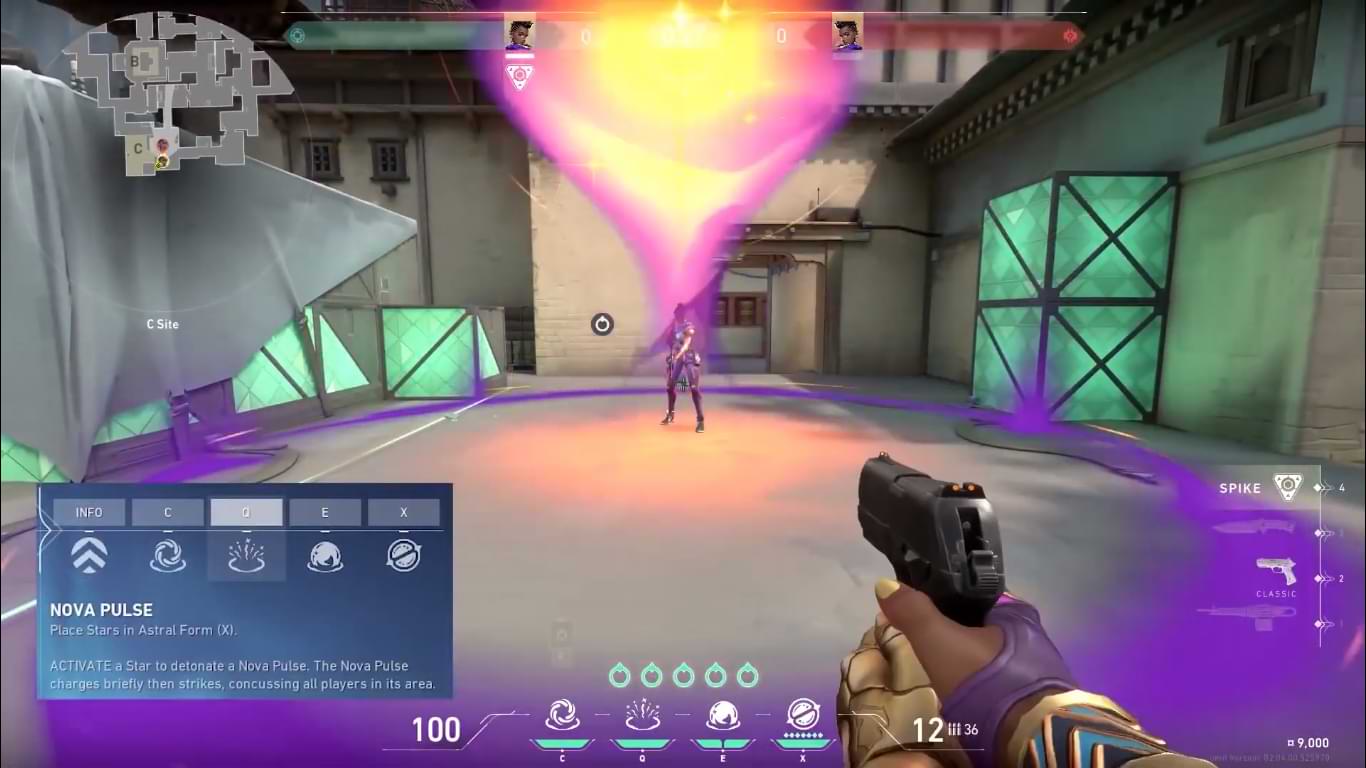Click the Nebula E ability in bottom HUD

pyautogui.click(x=722, y=710)
